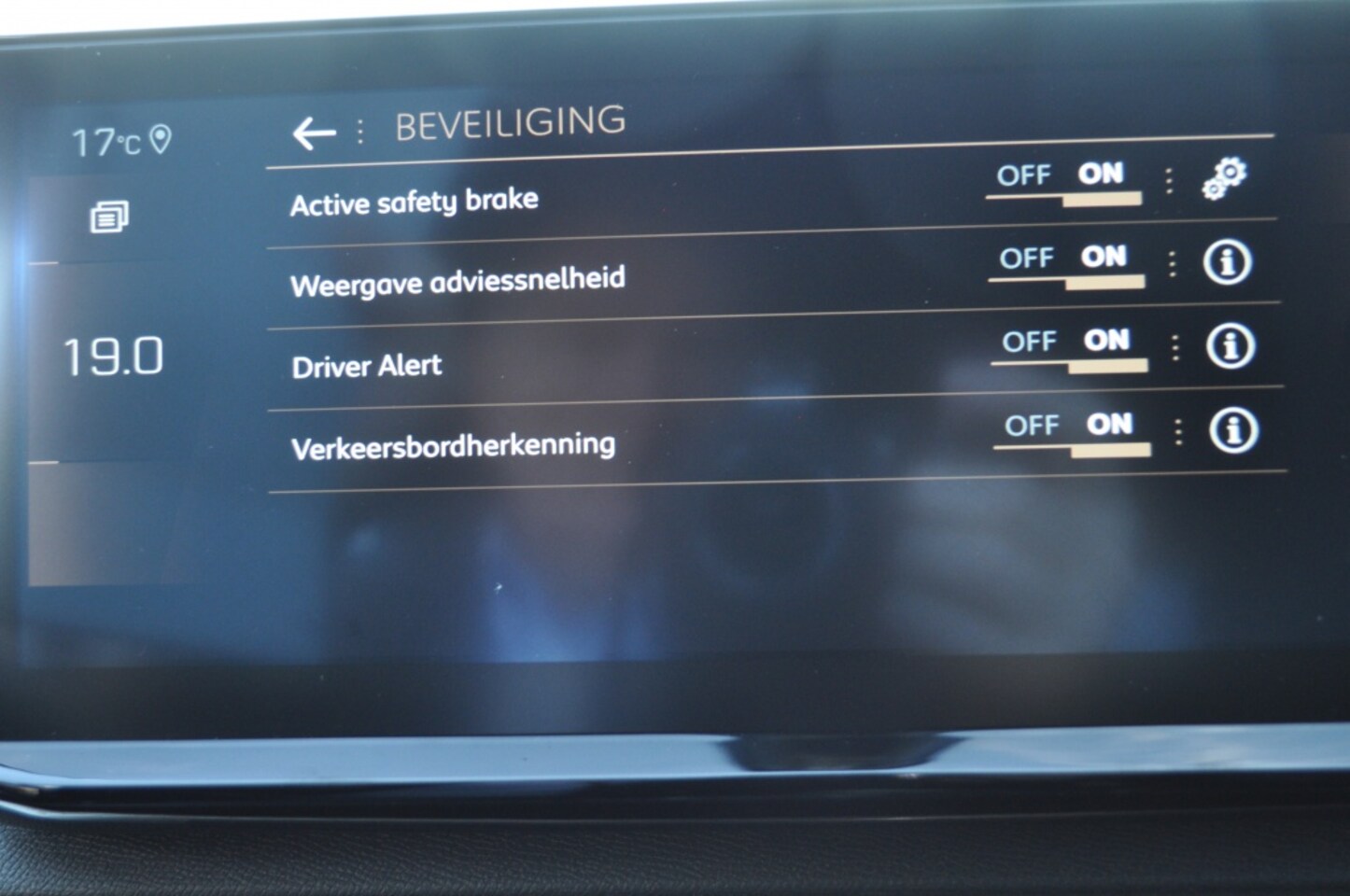Switch Driver Alert to OFF
Viewport: 1350px width, 896px height.
(1029, 342)
